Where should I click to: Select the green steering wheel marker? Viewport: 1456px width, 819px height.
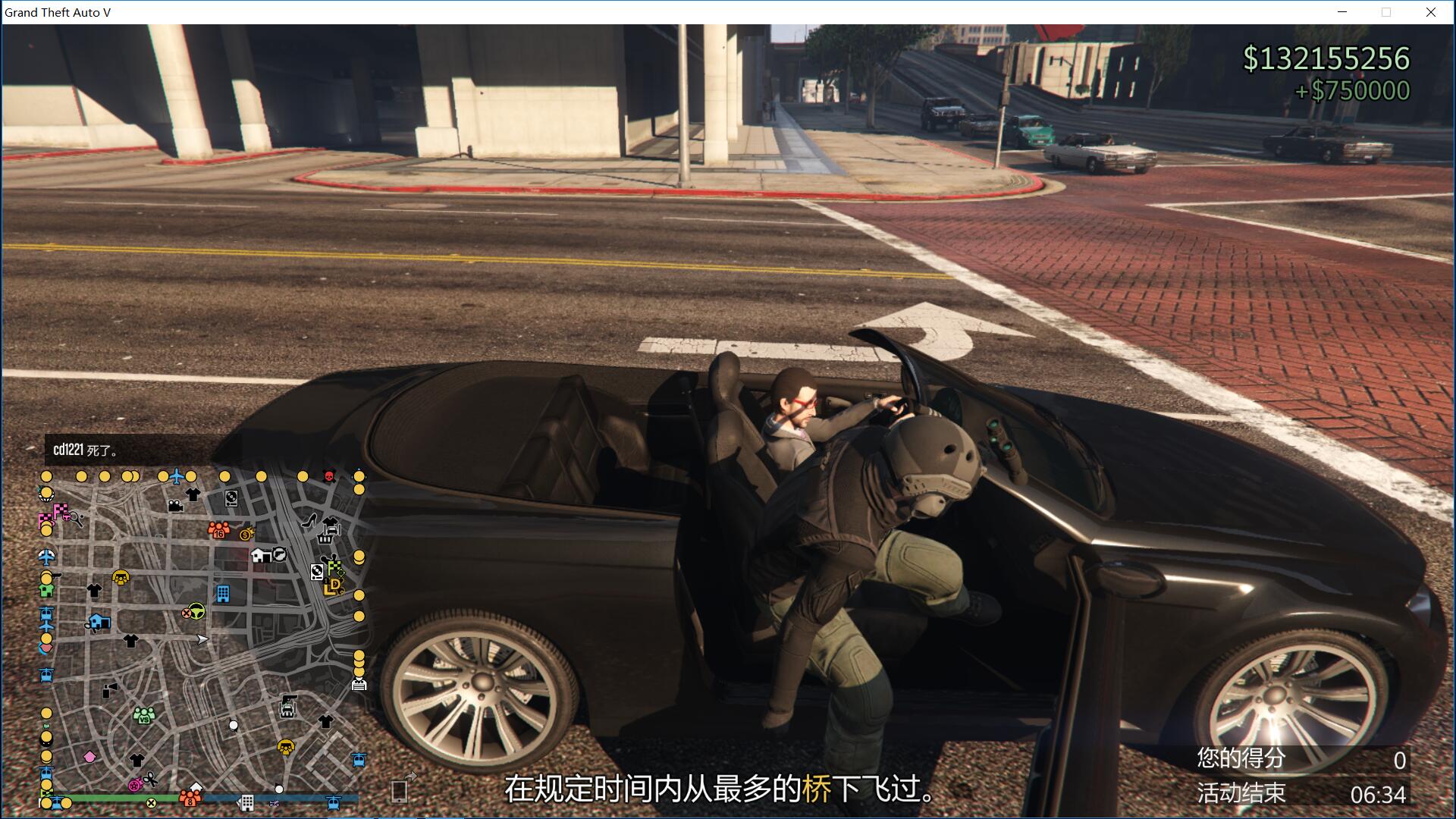coord(196,611)
